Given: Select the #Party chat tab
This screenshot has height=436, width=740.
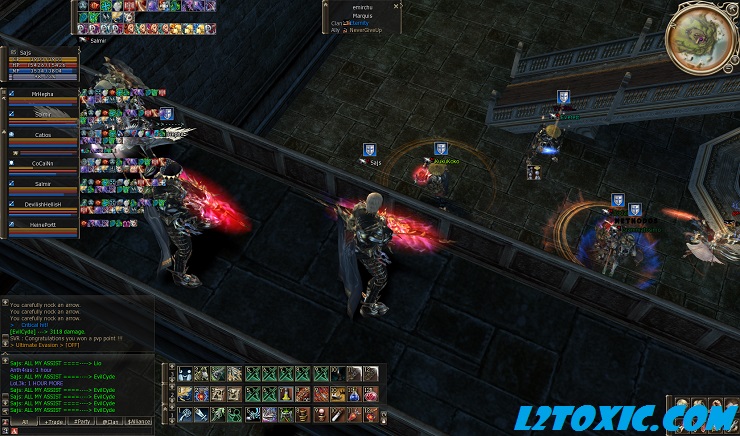Looking at the screenshot, I should pos(83,421).
